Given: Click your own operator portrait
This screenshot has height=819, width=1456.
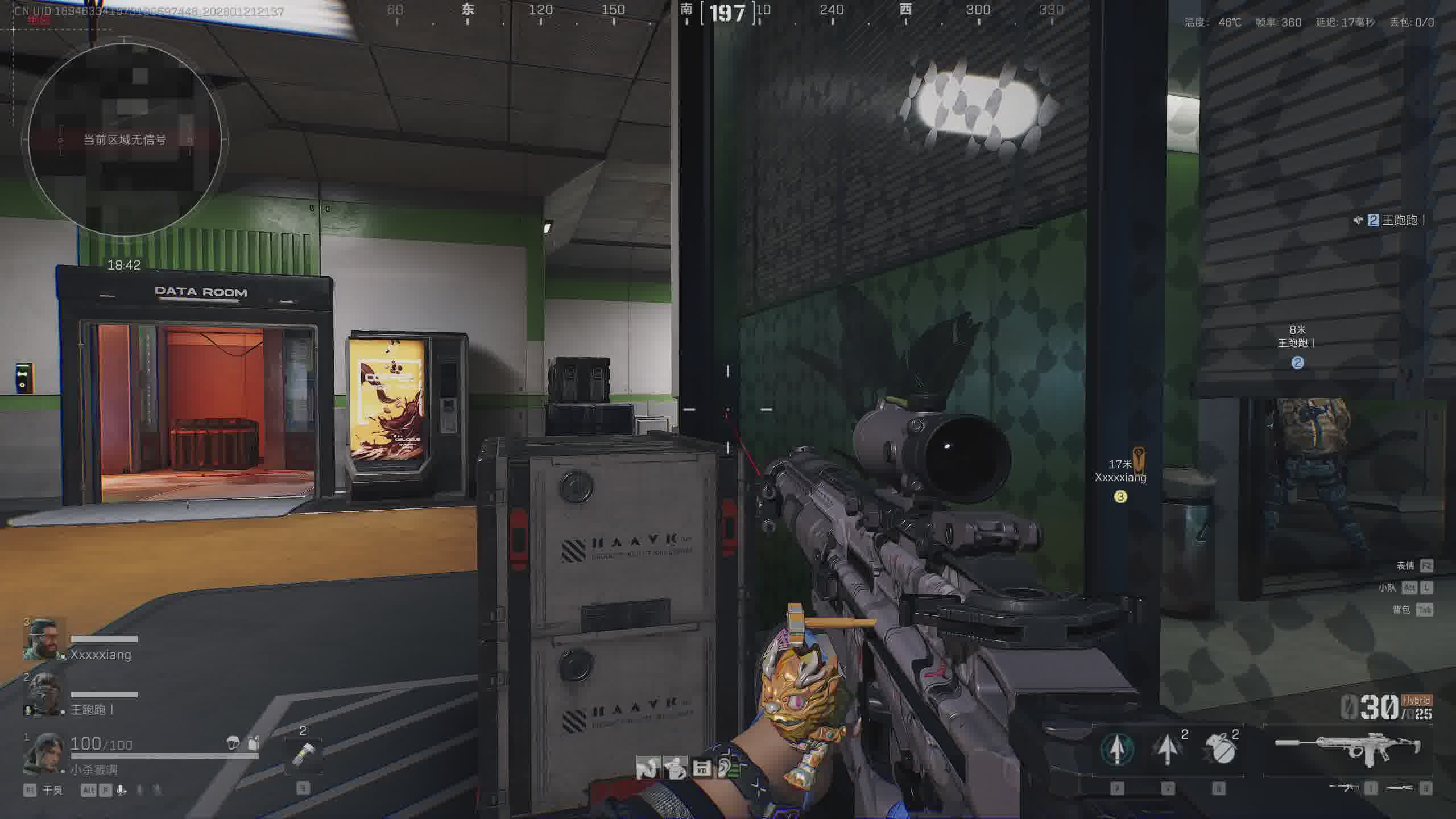Looking at the screenshot, I should [43, 754].
